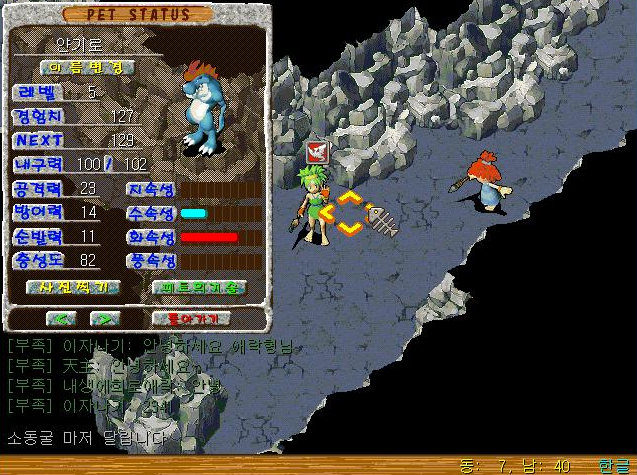Open the 페트의기술 pet skills
This screenshot has height=475, width=637.
[197, 287]
